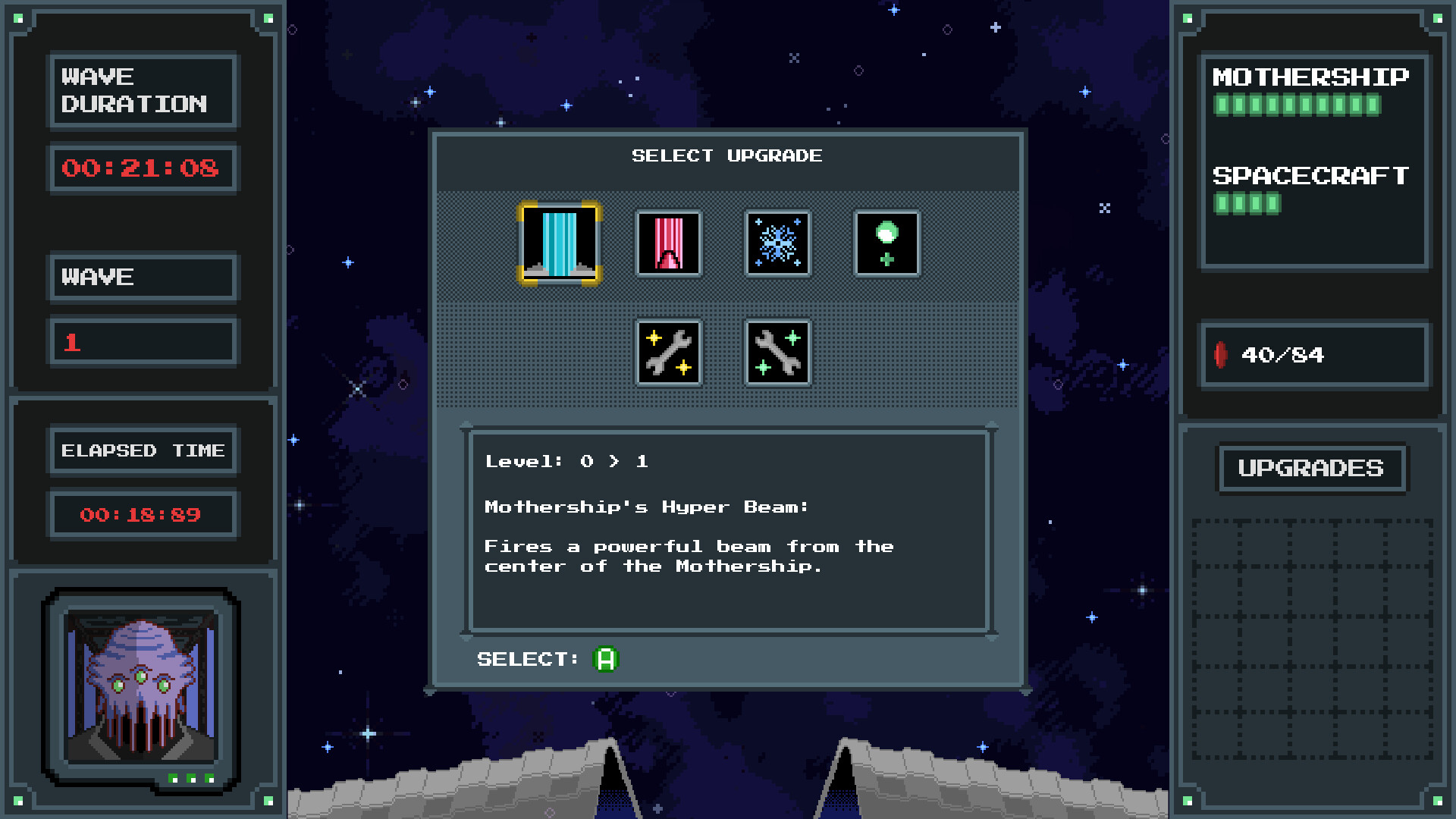Click the wave duration timer 00:21:08
Viewport: 1456px width, 819px height.
[x=143, y=168]
